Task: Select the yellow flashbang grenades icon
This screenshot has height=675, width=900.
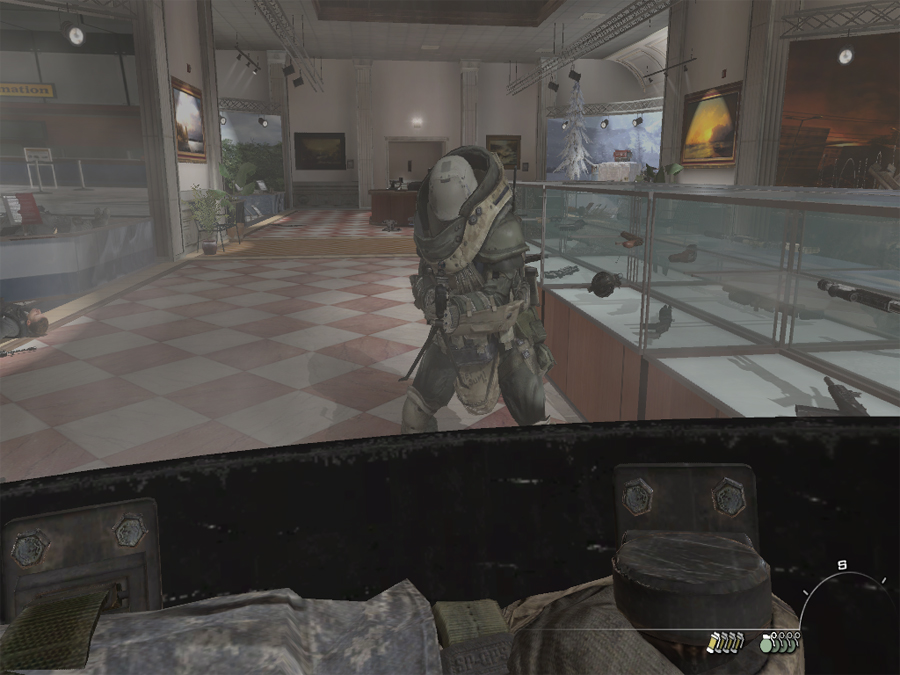Action: [x=726, y=642]
